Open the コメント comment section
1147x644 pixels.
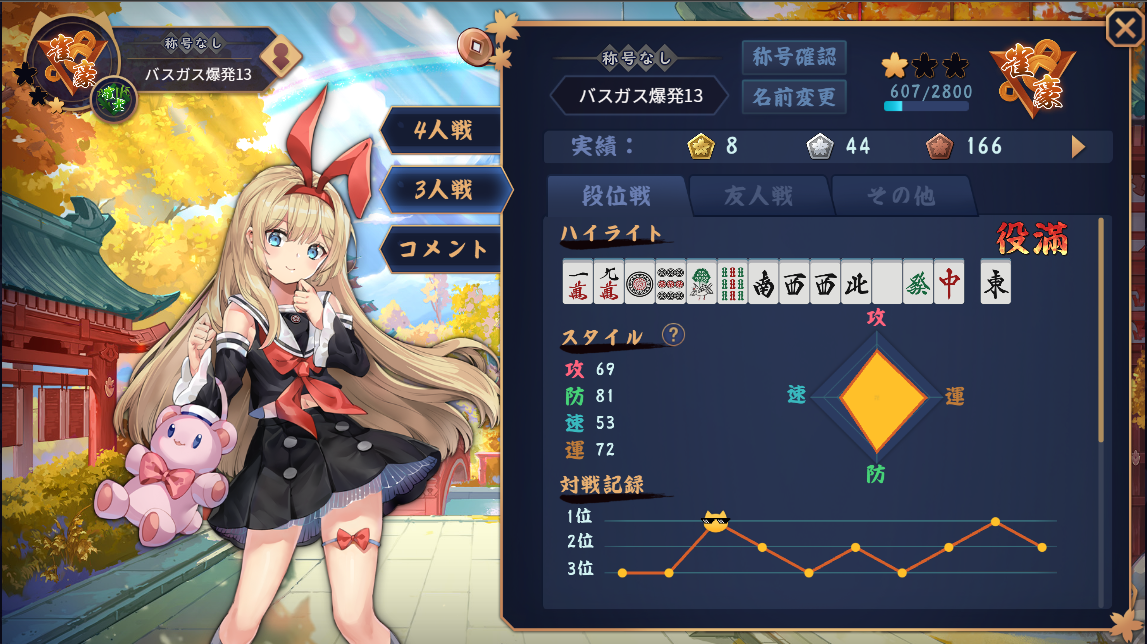443,249
